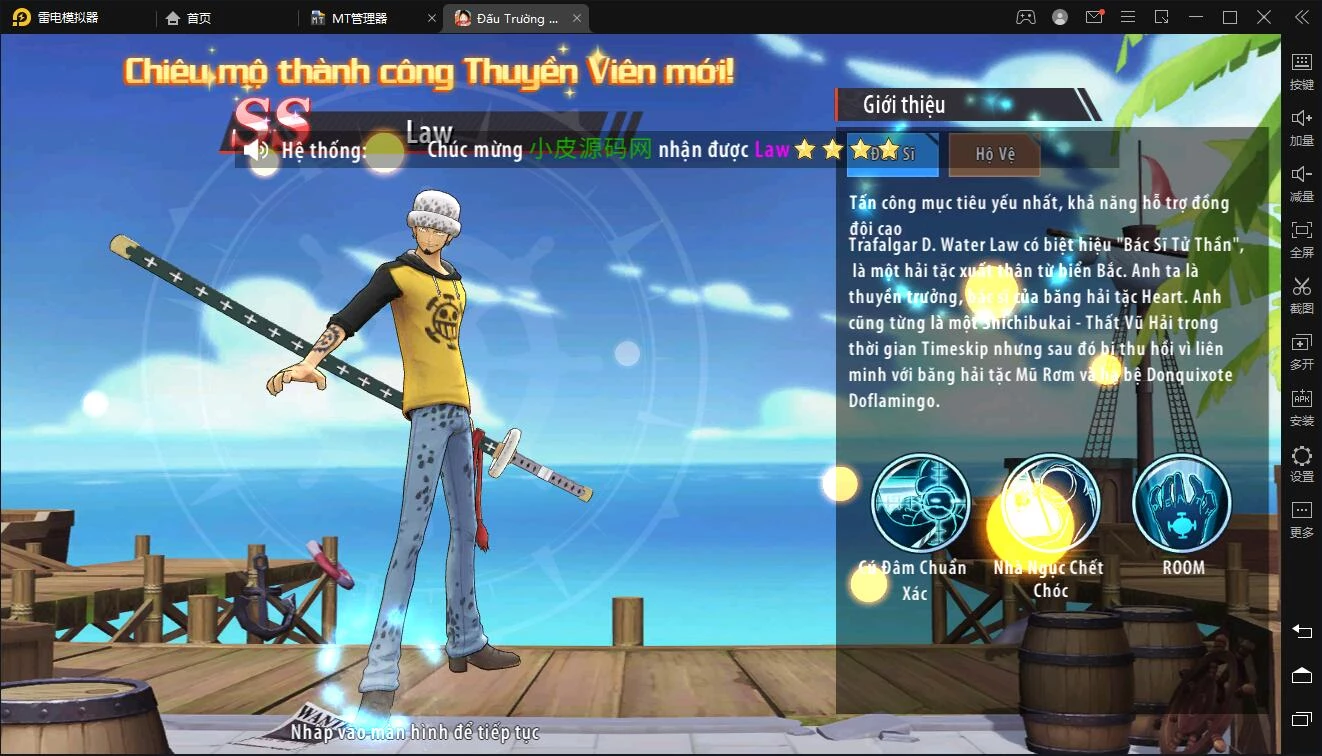Select the Nhà Ngục Chết Chóc skill icon

click(x=1050, y=502)
